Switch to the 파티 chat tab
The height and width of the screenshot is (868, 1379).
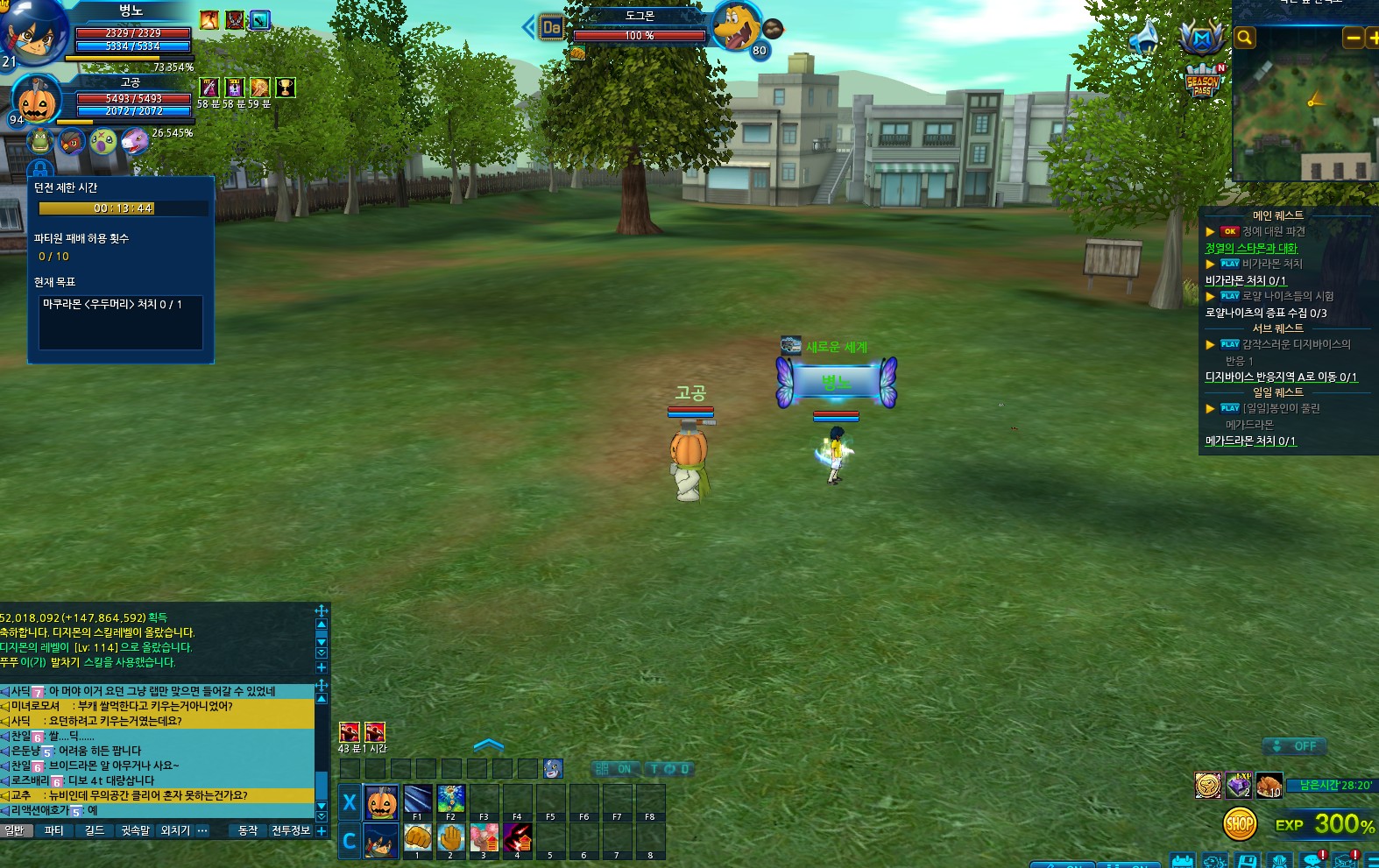[x=53, y=830]
